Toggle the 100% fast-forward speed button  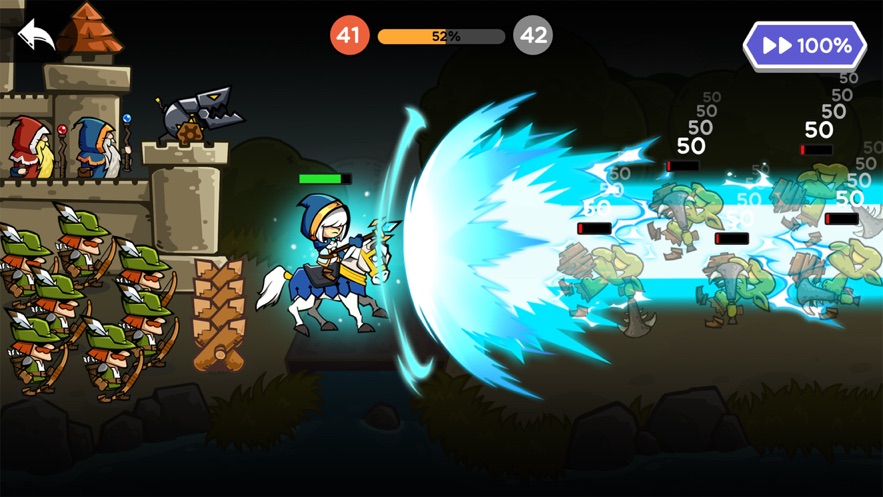pos(804,46)
